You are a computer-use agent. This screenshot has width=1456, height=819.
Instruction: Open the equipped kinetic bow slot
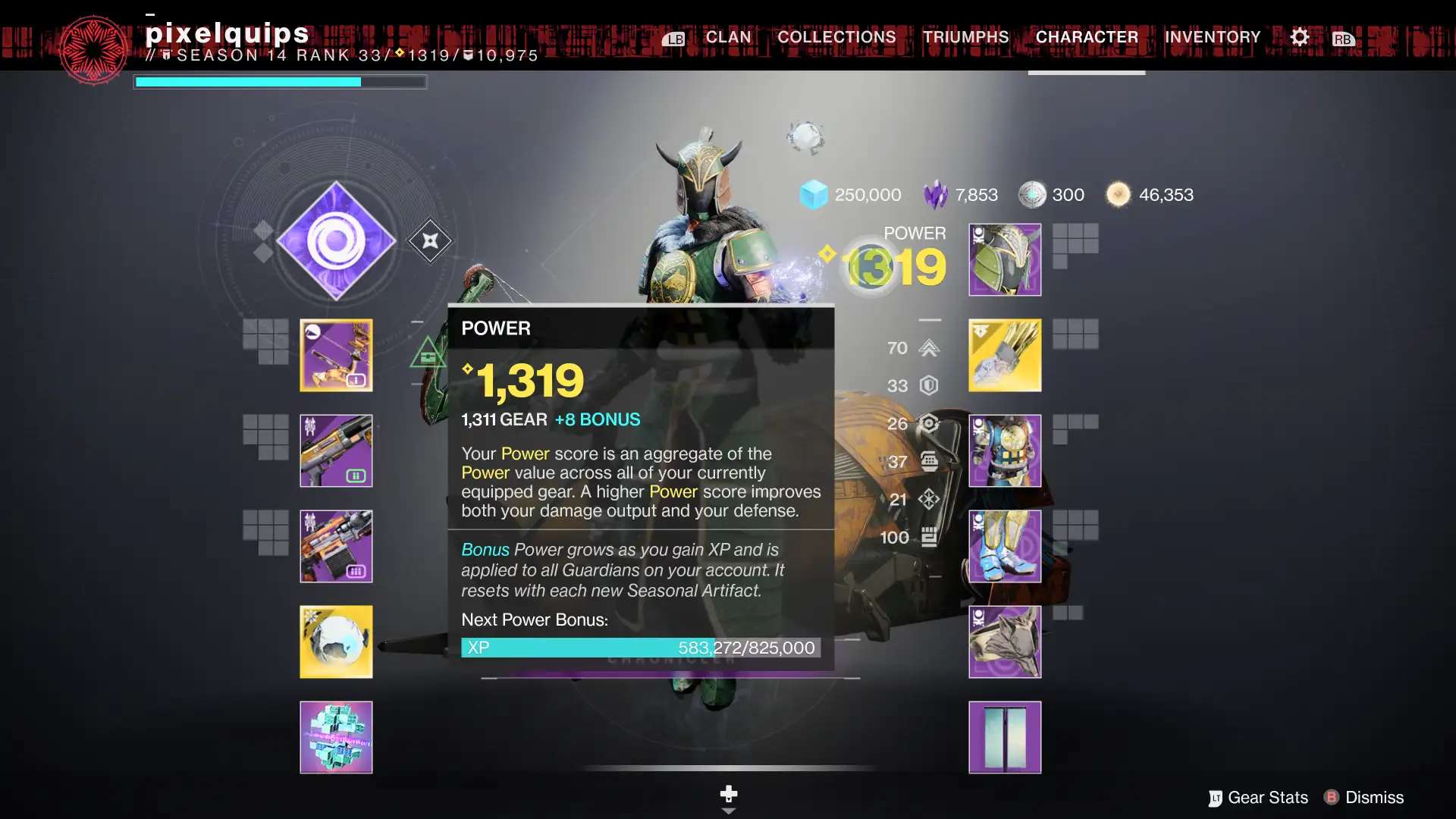pyautogui.click(x=336, y=355)
